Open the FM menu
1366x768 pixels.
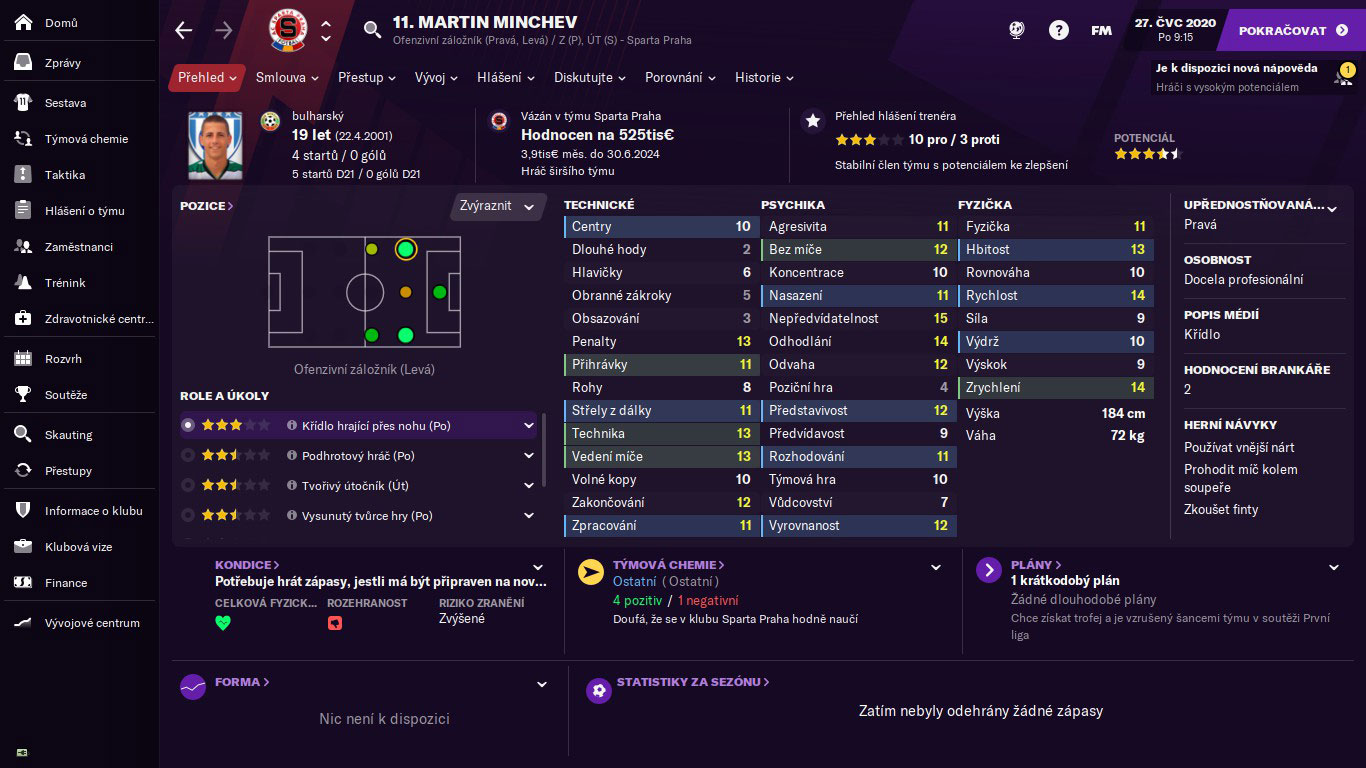tap(1101, 30)
